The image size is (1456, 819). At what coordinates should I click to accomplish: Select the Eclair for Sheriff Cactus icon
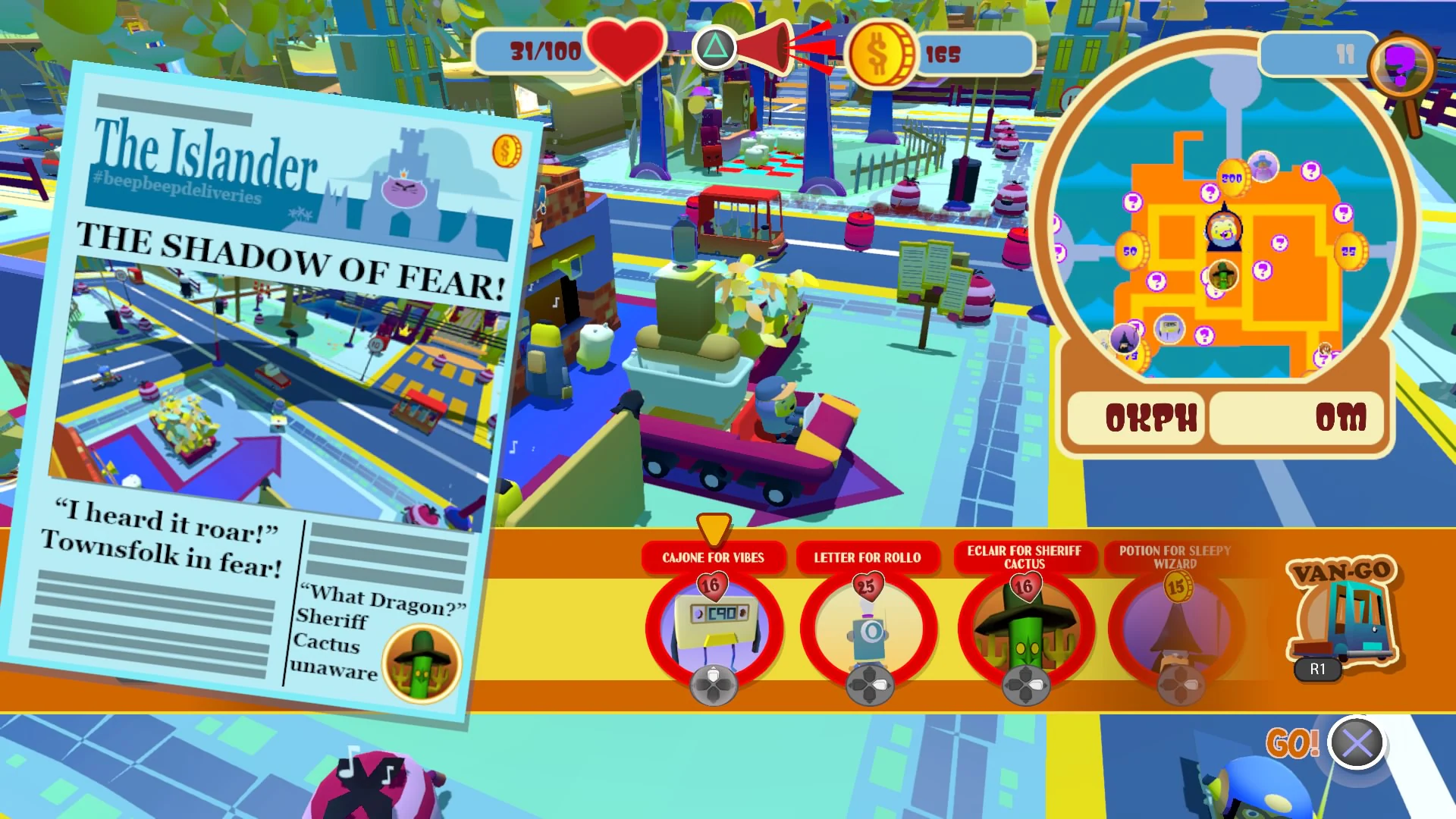[x=1025, y=629]
